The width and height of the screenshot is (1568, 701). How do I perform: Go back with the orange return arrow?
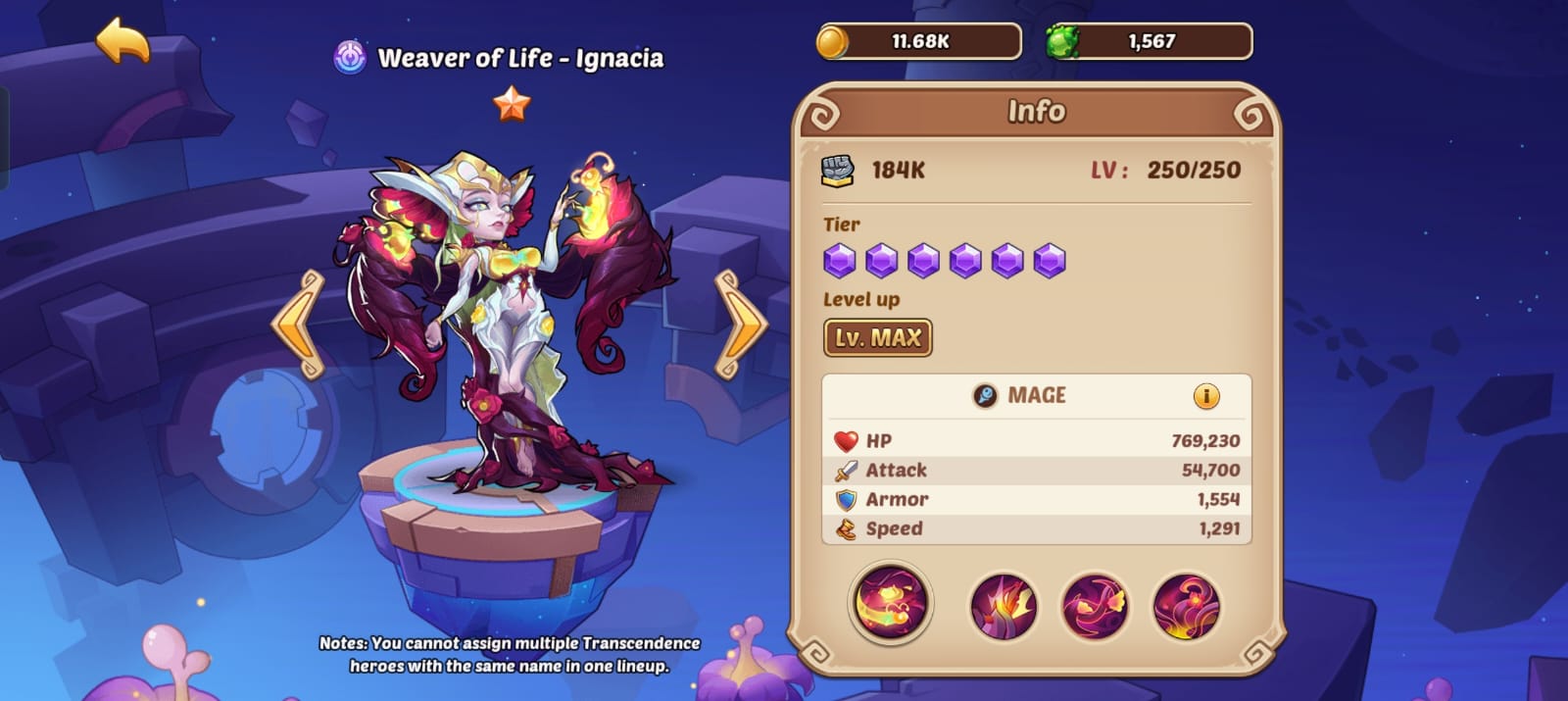(123, 41)
